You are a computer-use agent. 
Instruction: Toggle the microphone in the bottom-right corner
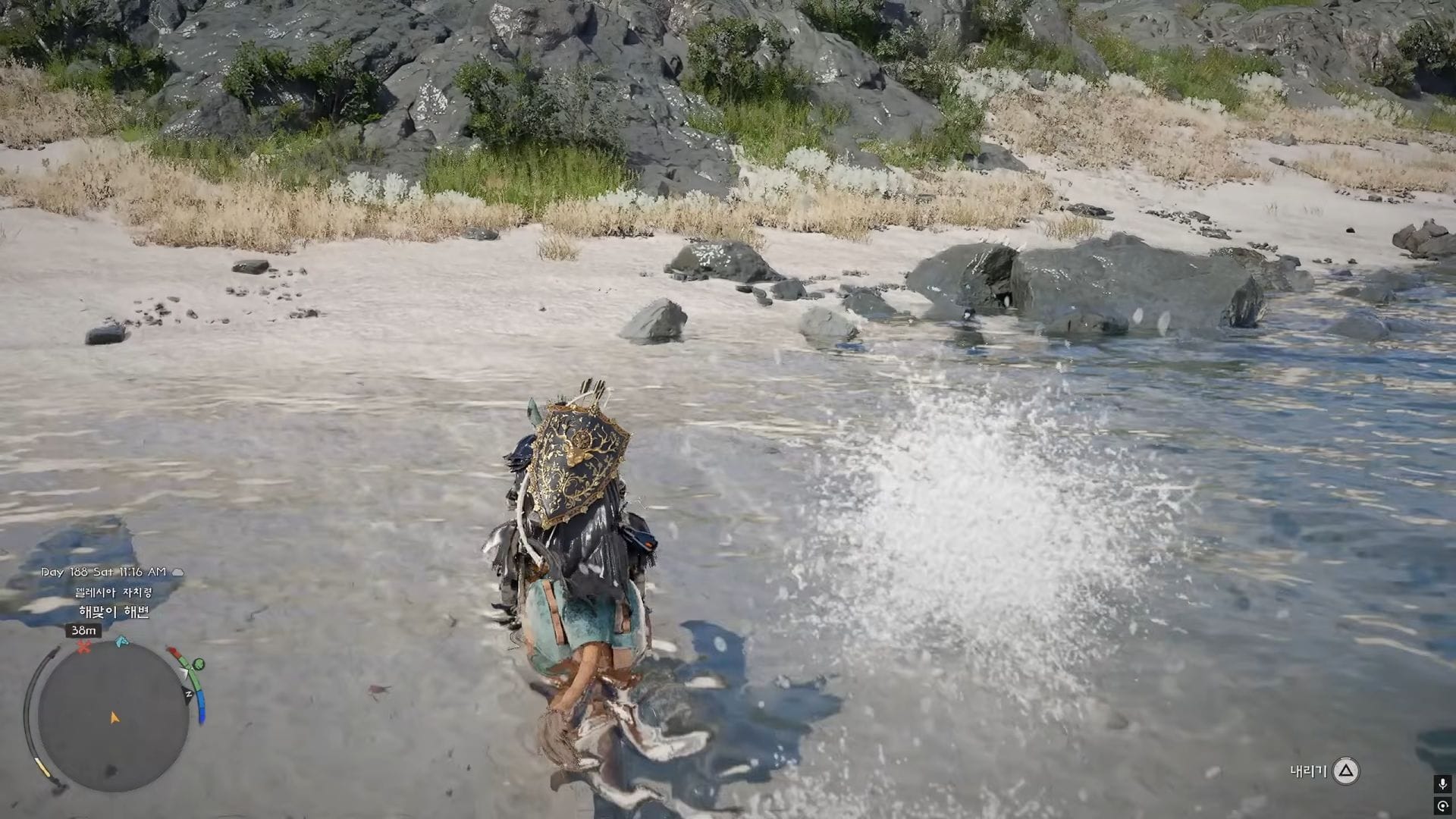(x=1444, y=785)
